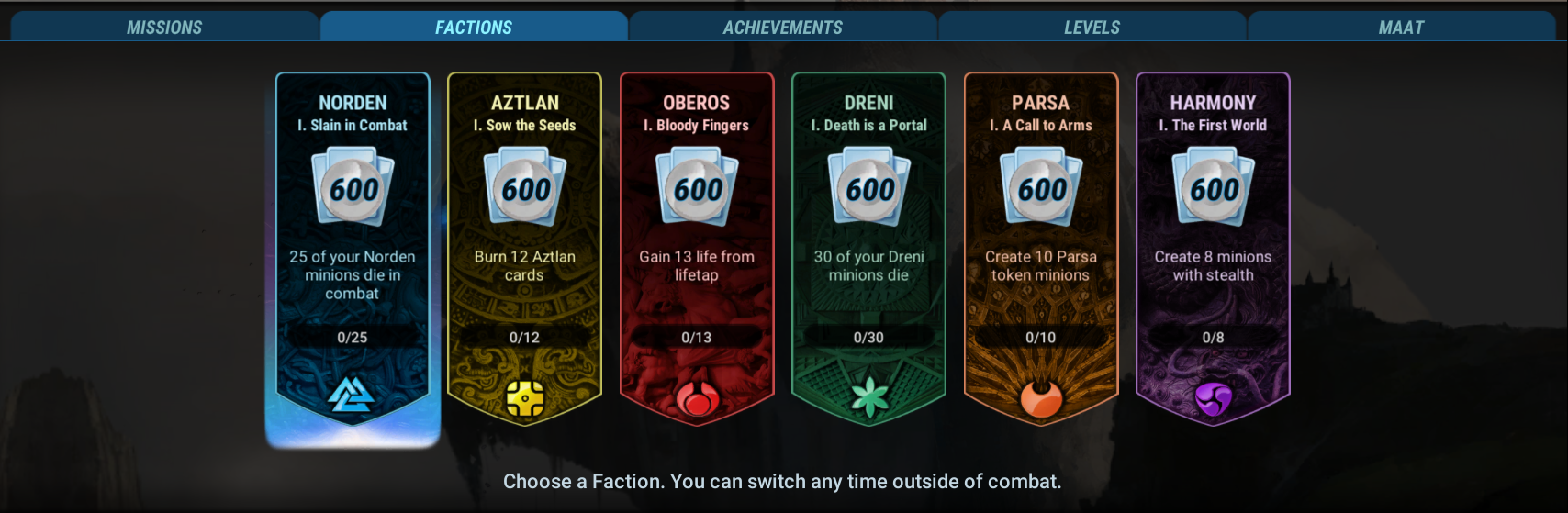Go to the Maat tab

(x=1401, y=28)
